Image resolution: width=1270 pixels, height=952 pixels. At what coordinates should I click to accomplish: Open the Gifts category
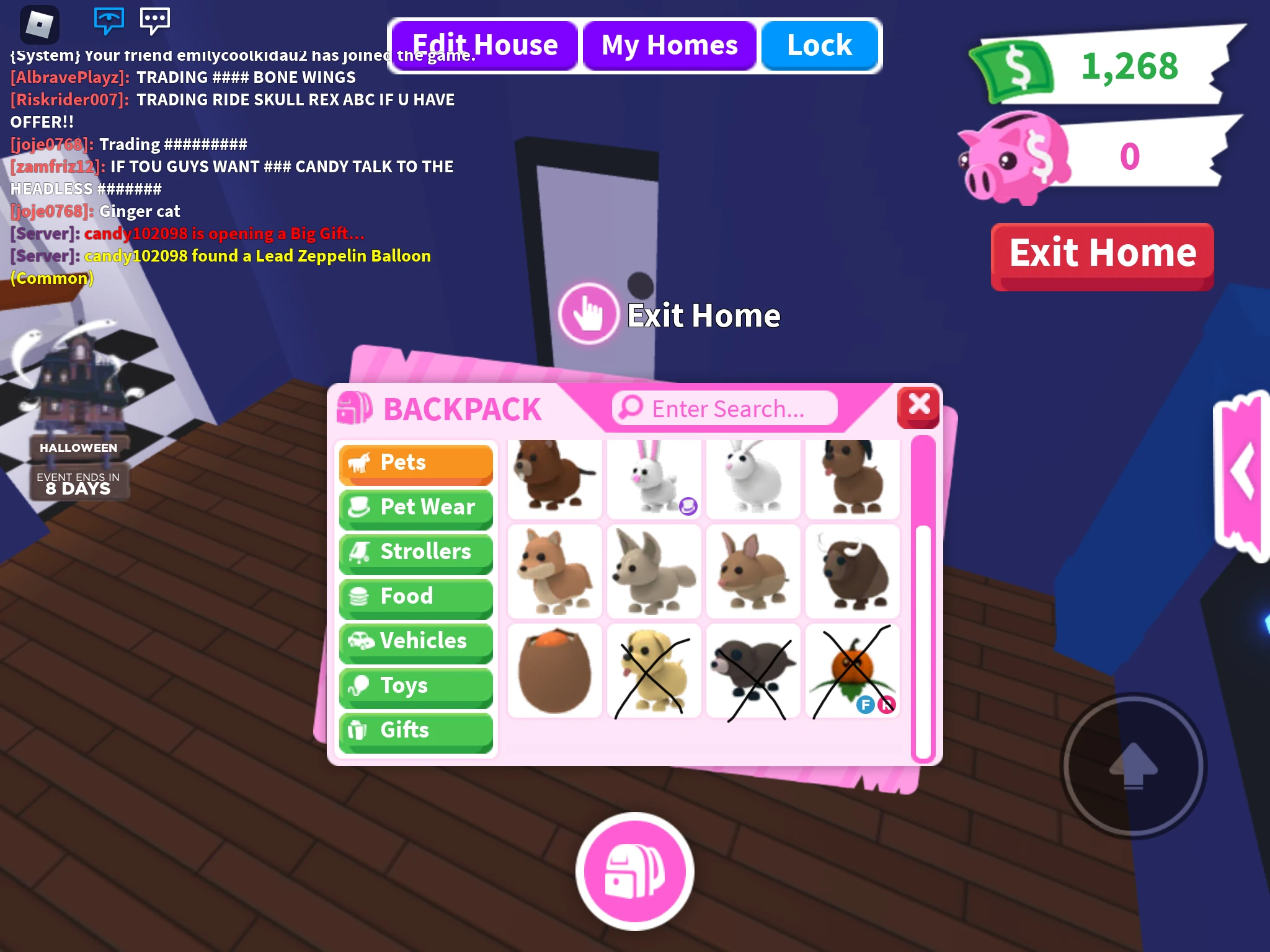click(x=415, y=731)
